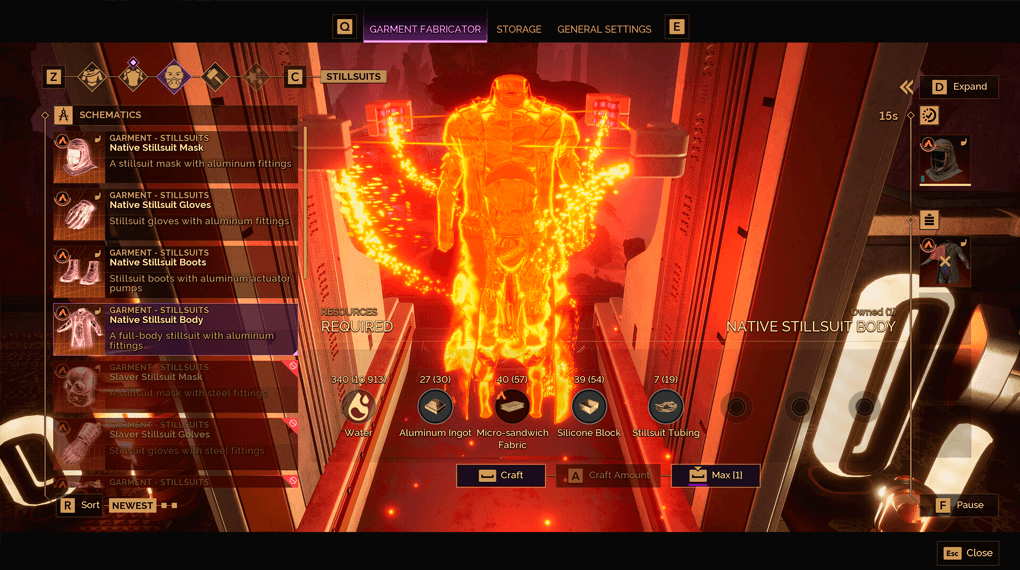Click the Water resource icon

coord(357,407)
